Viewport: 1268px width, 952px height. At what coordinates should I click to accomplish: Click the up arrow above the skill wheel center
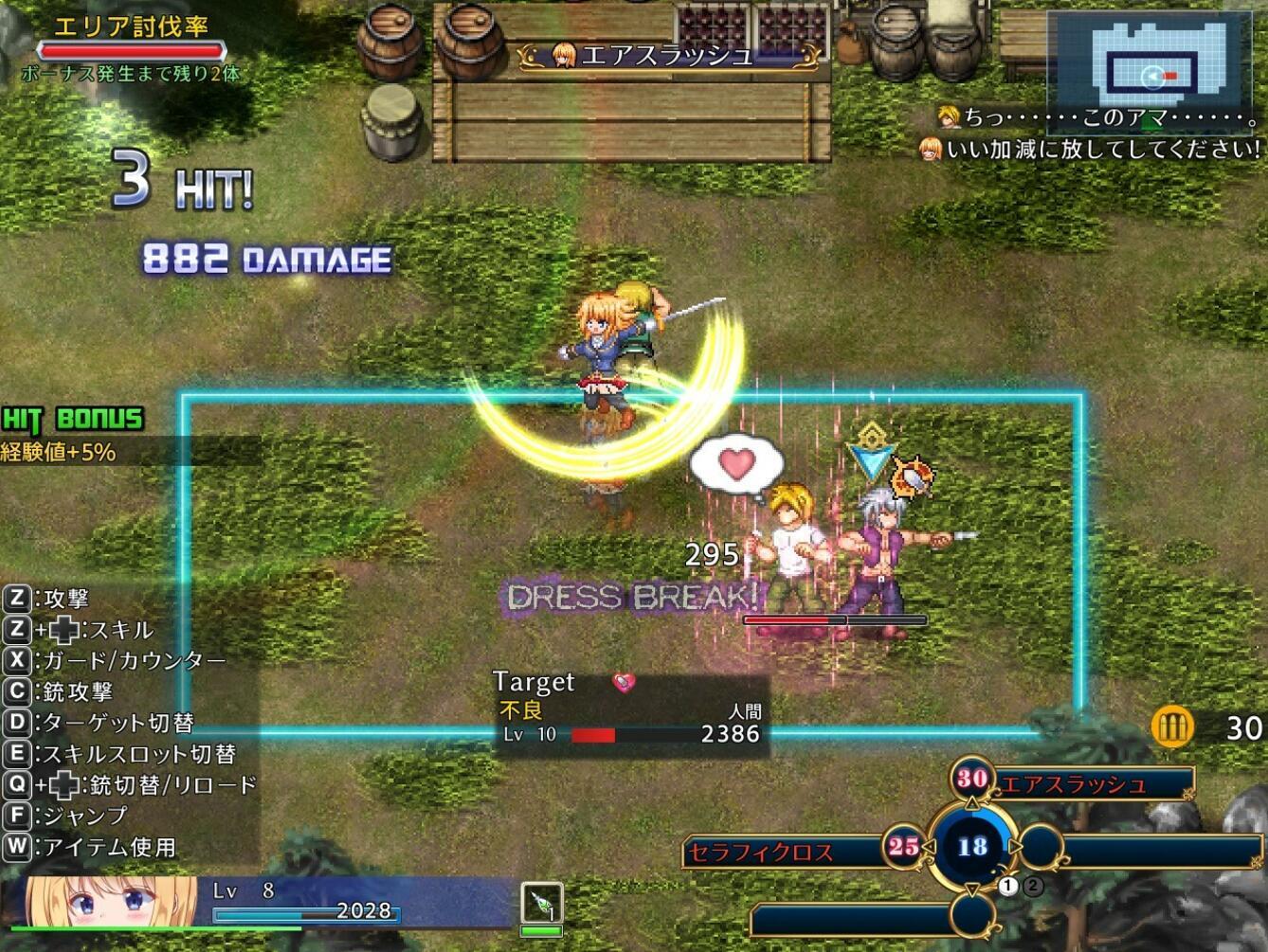click(x=970, y=800)
